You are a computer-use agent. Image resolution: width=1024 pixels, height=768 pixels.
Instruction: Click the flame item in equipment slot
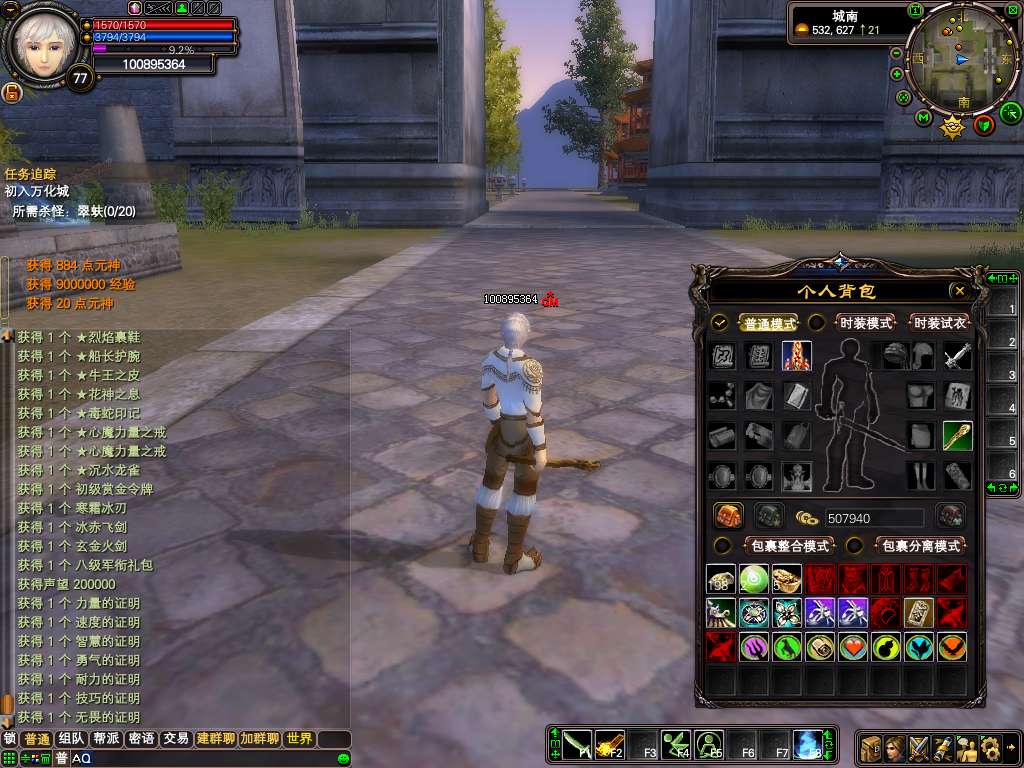[x=797, y=356]
